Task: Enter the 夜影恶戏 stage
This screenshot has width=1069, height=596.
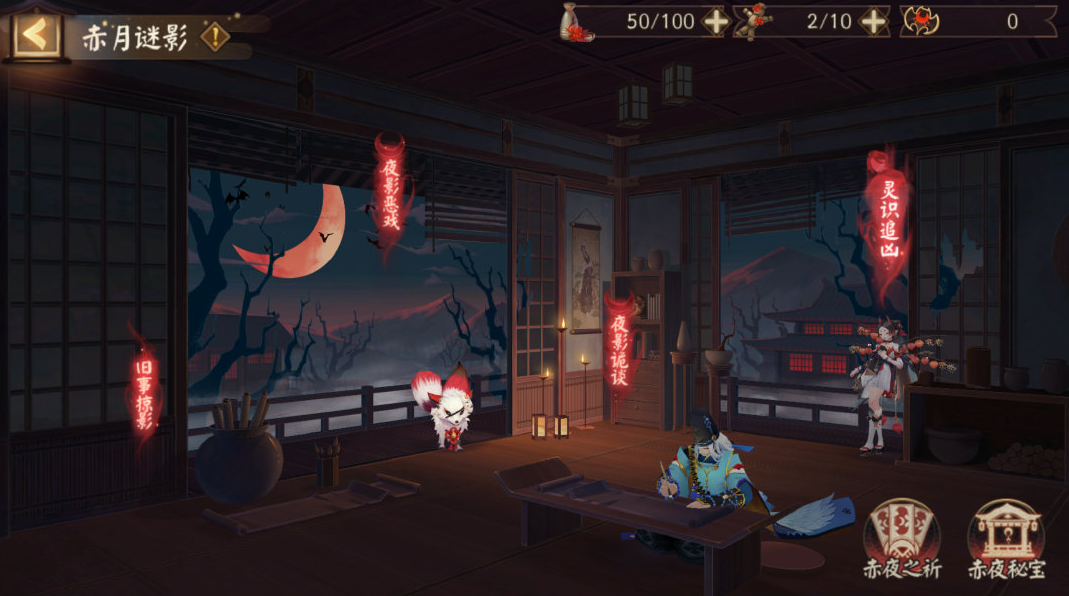Action: point(390,195)
